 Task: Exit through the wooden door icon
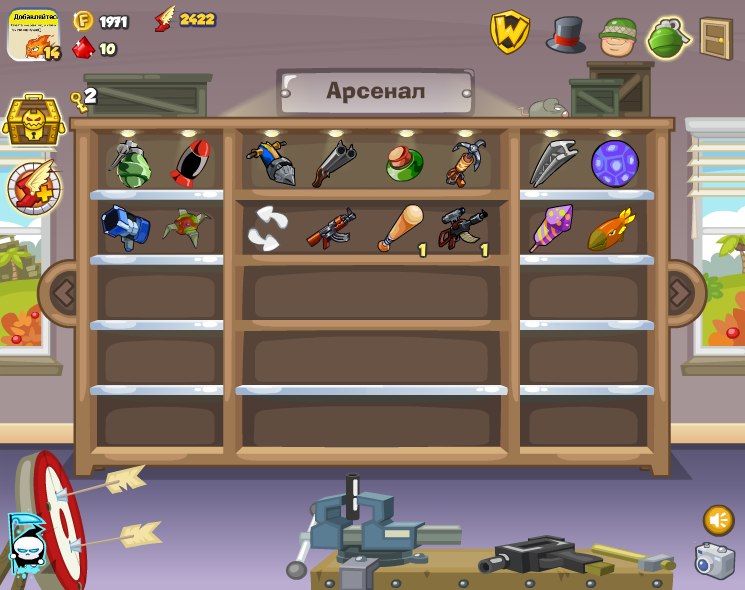[x=716, y=38]
